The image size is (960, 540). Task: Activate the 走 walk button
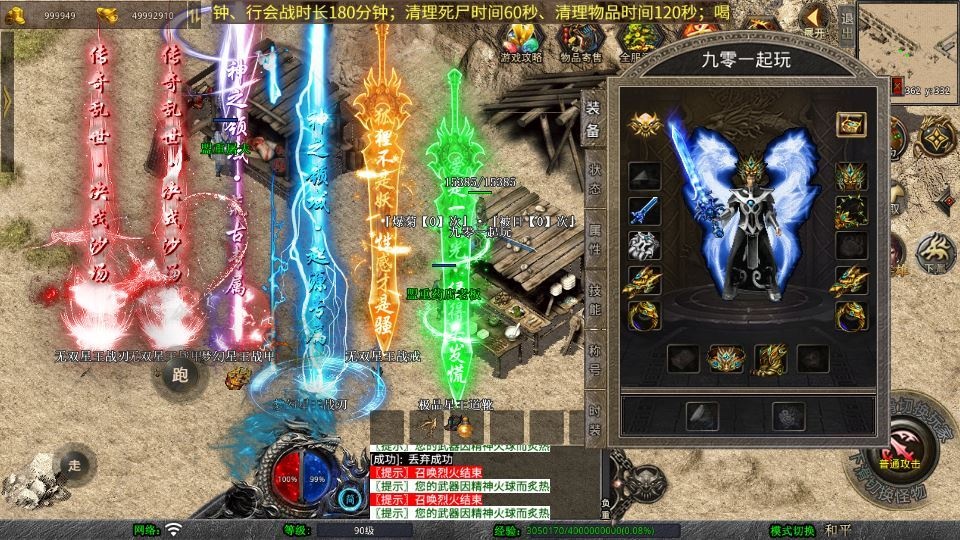pyautogui.click(x=74, y=464)
